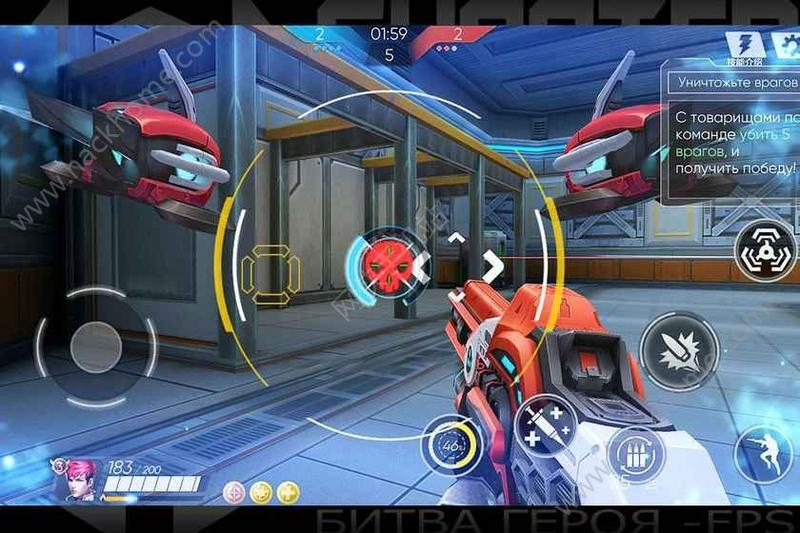800x533 pixels.
Task: Tap the virtual movement joystick
Action: pyautogui.click(x=96, y=346)
